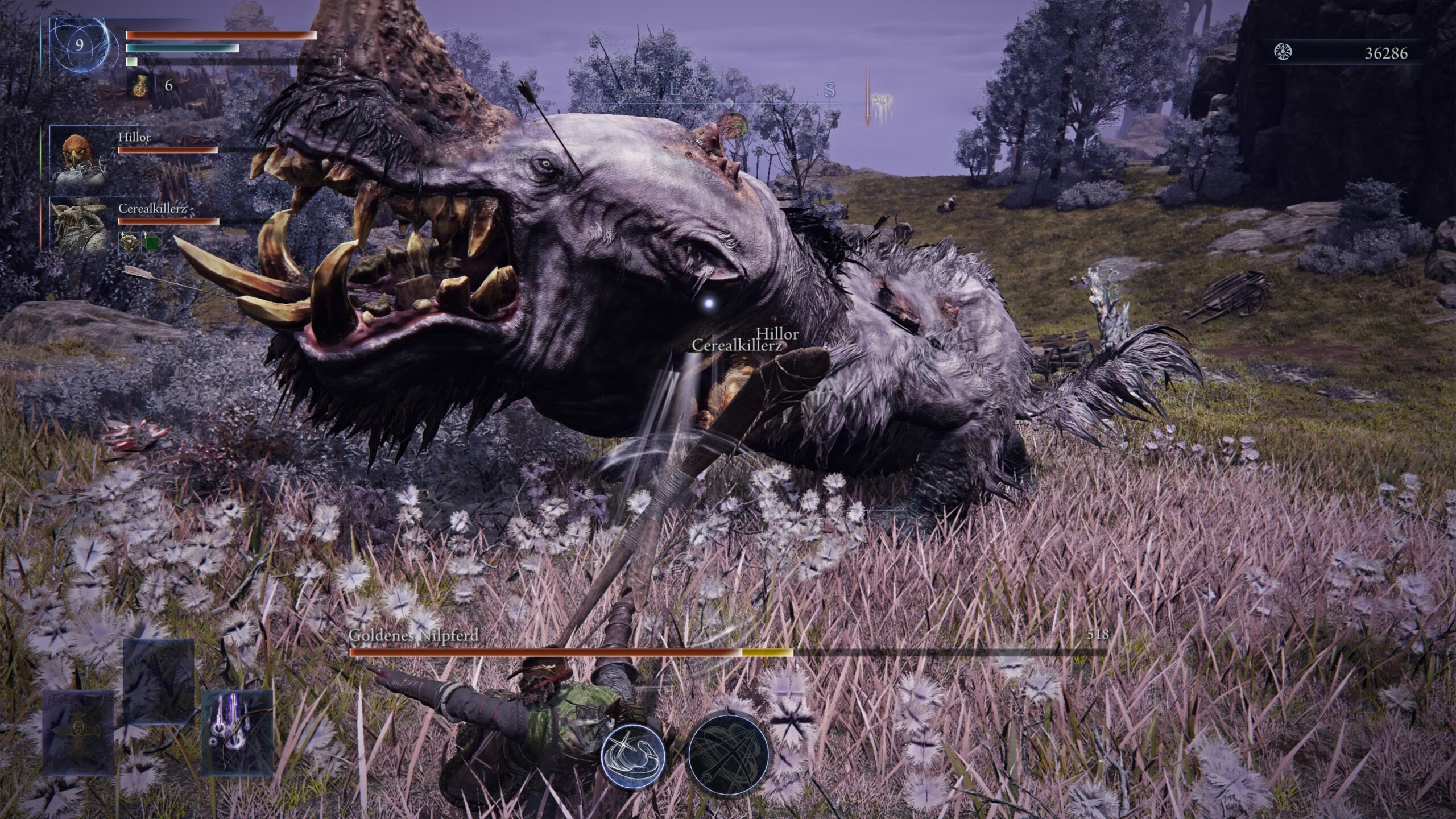1456x819 pixels.
Task: Inspect the armor buff icon under Cerealkillerz
Action: pyautogui.click(x=129, y=242)
